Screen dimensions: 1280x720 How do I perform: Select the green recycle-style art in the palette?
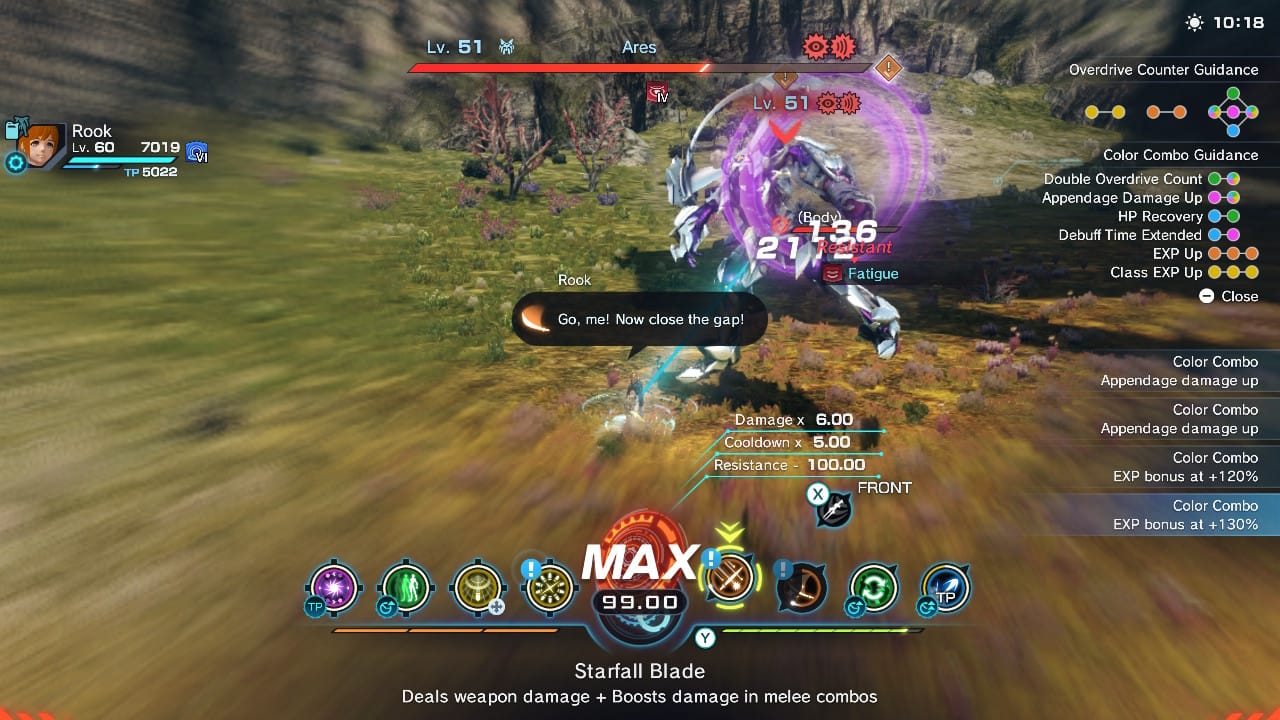click(x=872, y=588)
